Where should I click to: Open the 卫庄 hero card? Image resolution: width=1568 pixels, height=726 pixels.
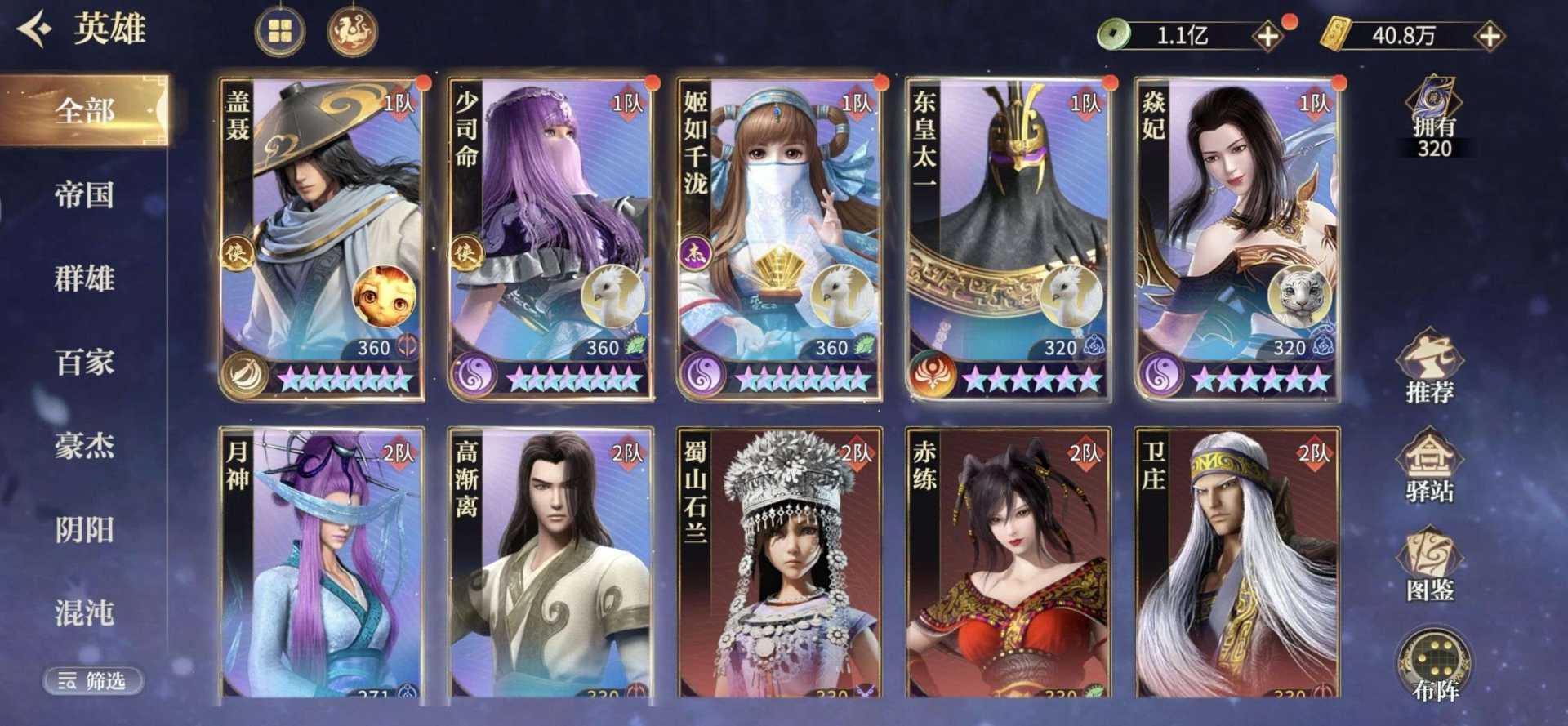(1236, 563)
